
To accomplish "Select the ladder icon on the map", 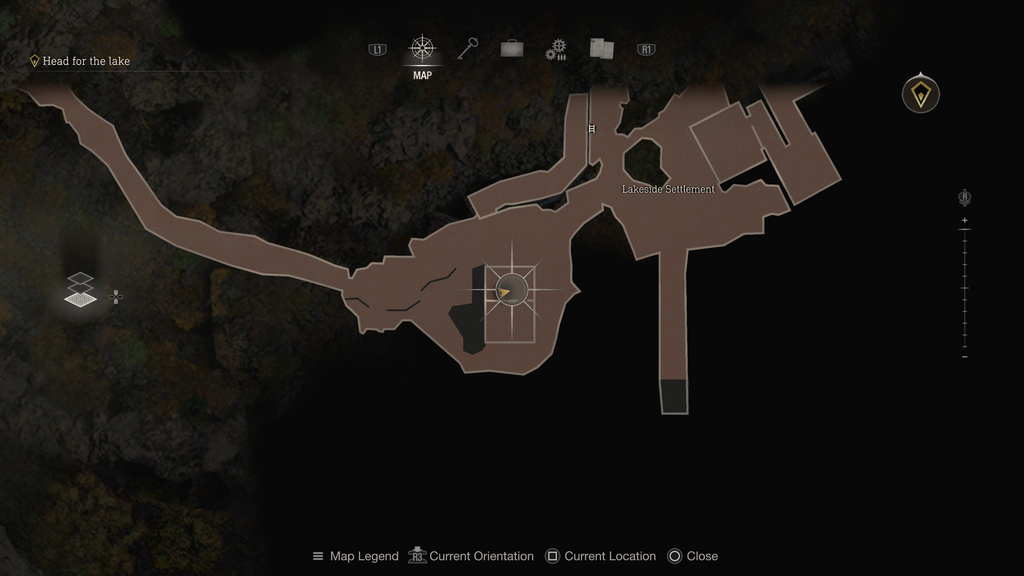I will [592, 128].
